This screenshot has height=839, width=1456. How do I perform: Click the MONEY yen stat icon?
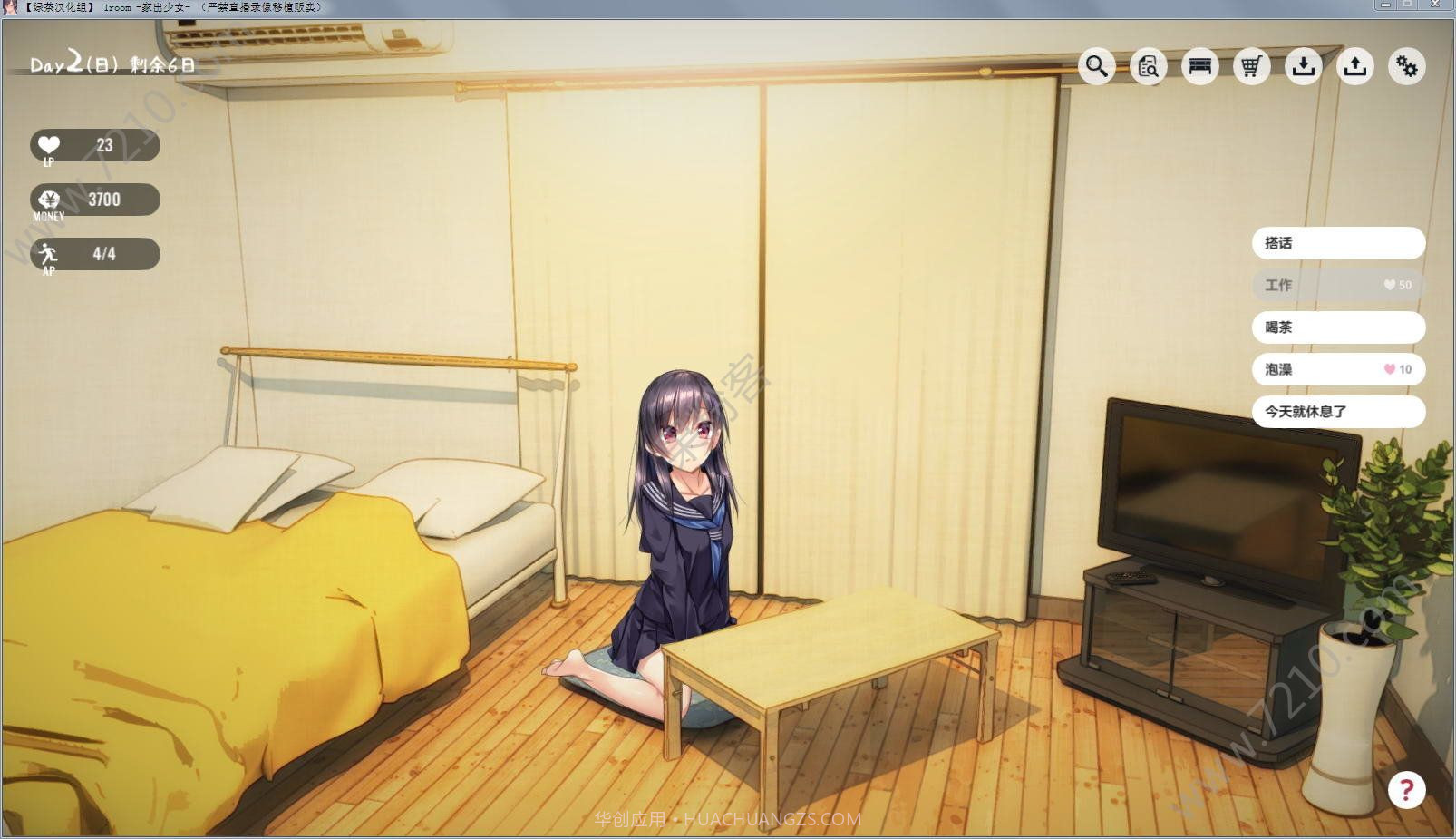pyautogui.click(x=49, y=200)
